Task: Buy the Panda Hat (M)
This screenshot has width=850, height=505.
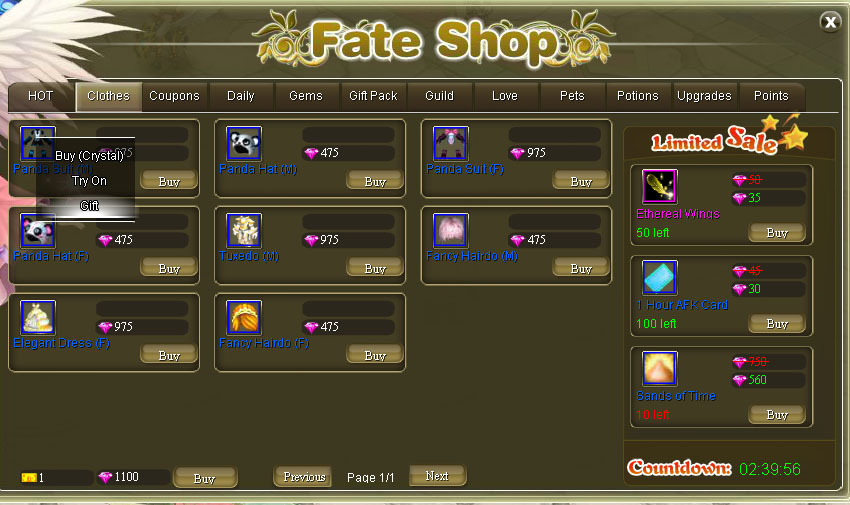Action: coord(375,181)
